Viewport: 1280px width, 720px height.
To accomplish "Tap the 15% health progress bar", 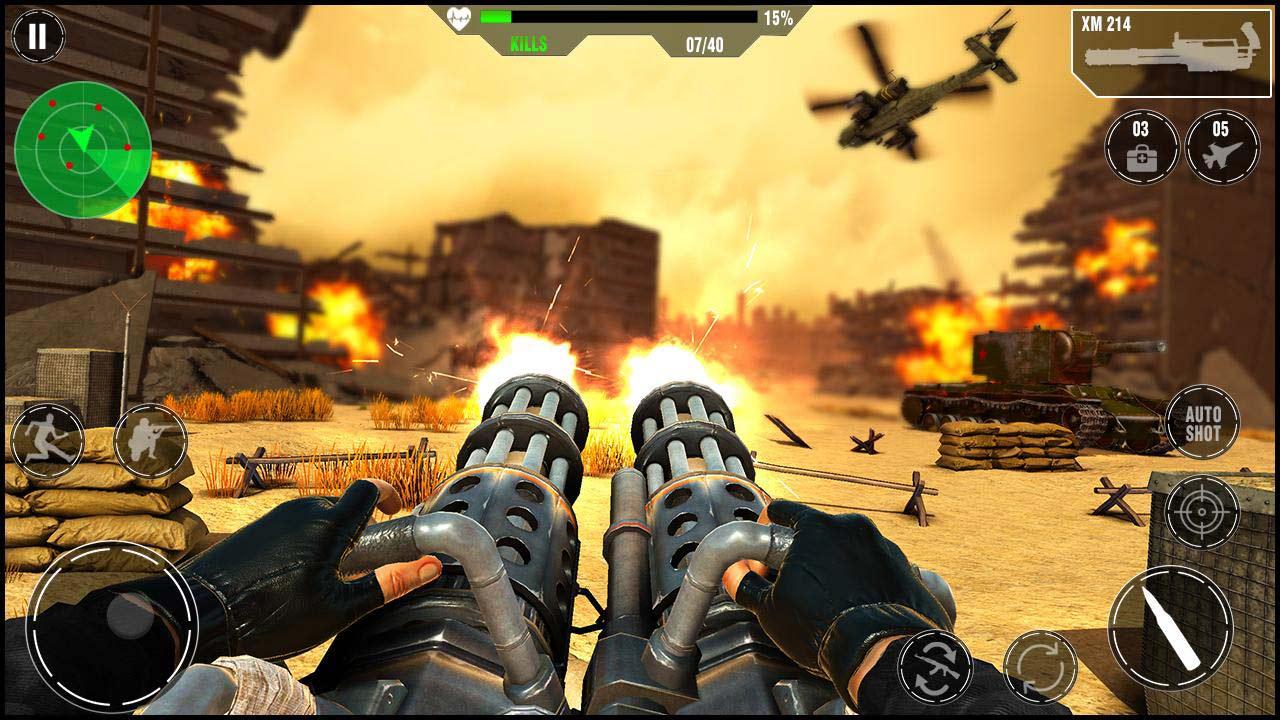I will pyautogui.click(x=620, y=15).
